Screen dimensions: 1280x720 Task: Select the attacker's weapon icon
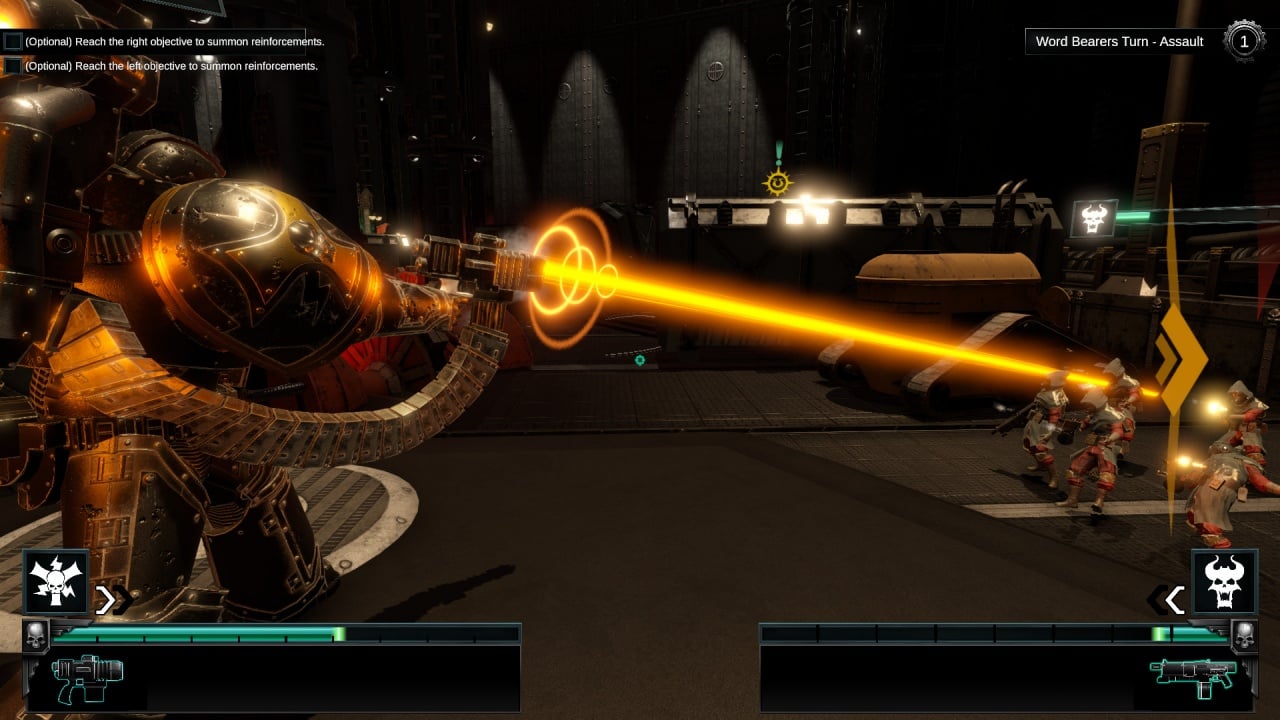(x=87, y=677)
